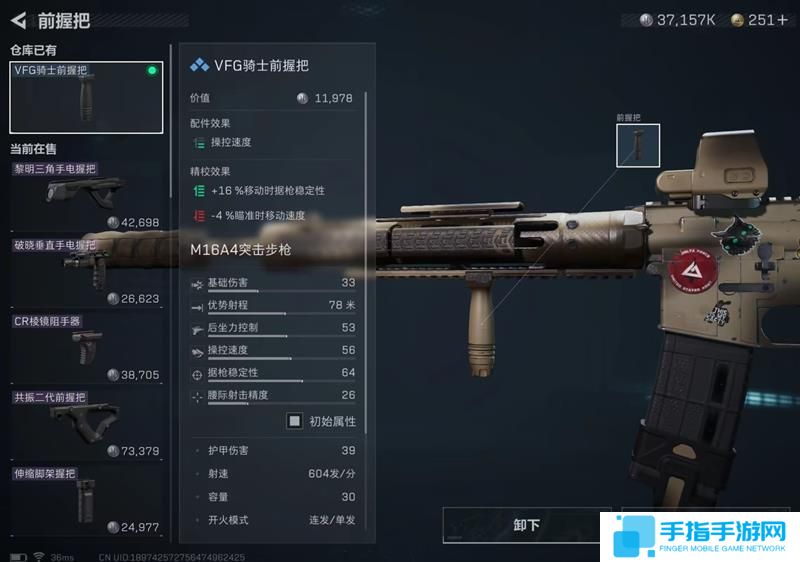Go back using the top-left arrow
Viewport: 800px width, 562px height.
tap(19, 20)
